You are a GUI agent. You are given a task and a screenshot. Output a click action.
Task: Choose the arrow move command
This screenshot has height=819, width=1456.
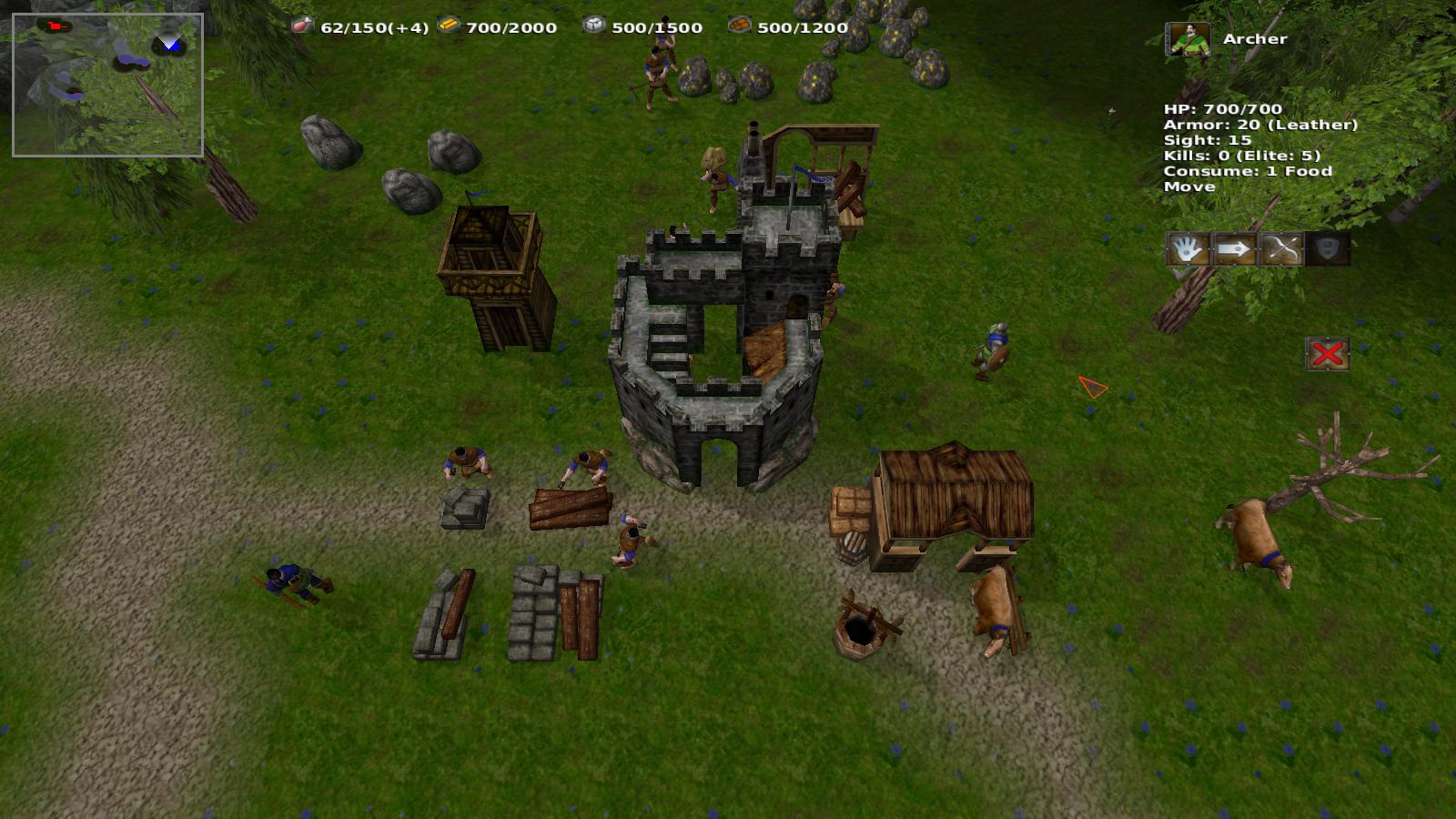(1234, 248)
